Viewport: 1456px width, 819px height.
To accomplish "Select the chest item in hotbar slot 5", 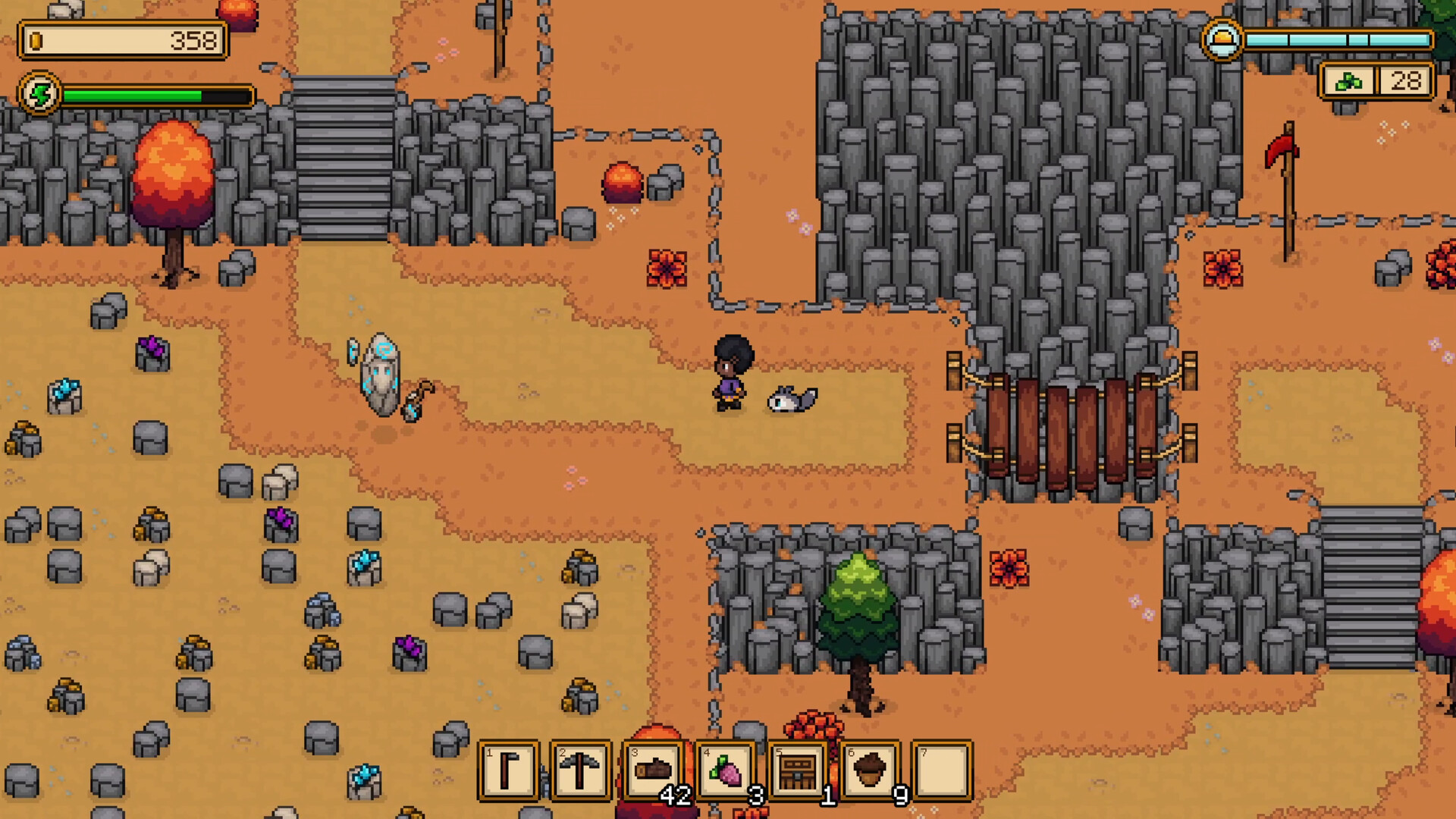I will 800,770.
